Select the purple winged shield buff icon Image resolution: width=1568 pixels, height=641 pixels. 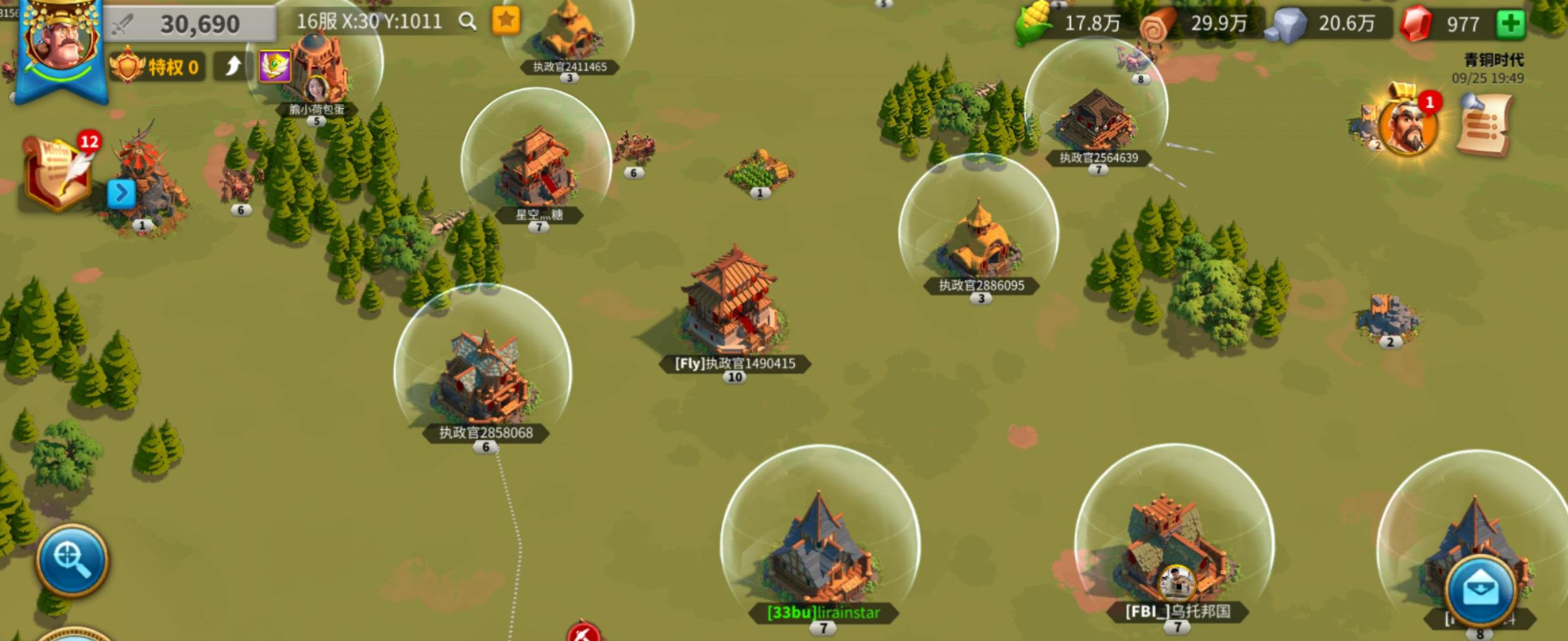click(275, 66)
